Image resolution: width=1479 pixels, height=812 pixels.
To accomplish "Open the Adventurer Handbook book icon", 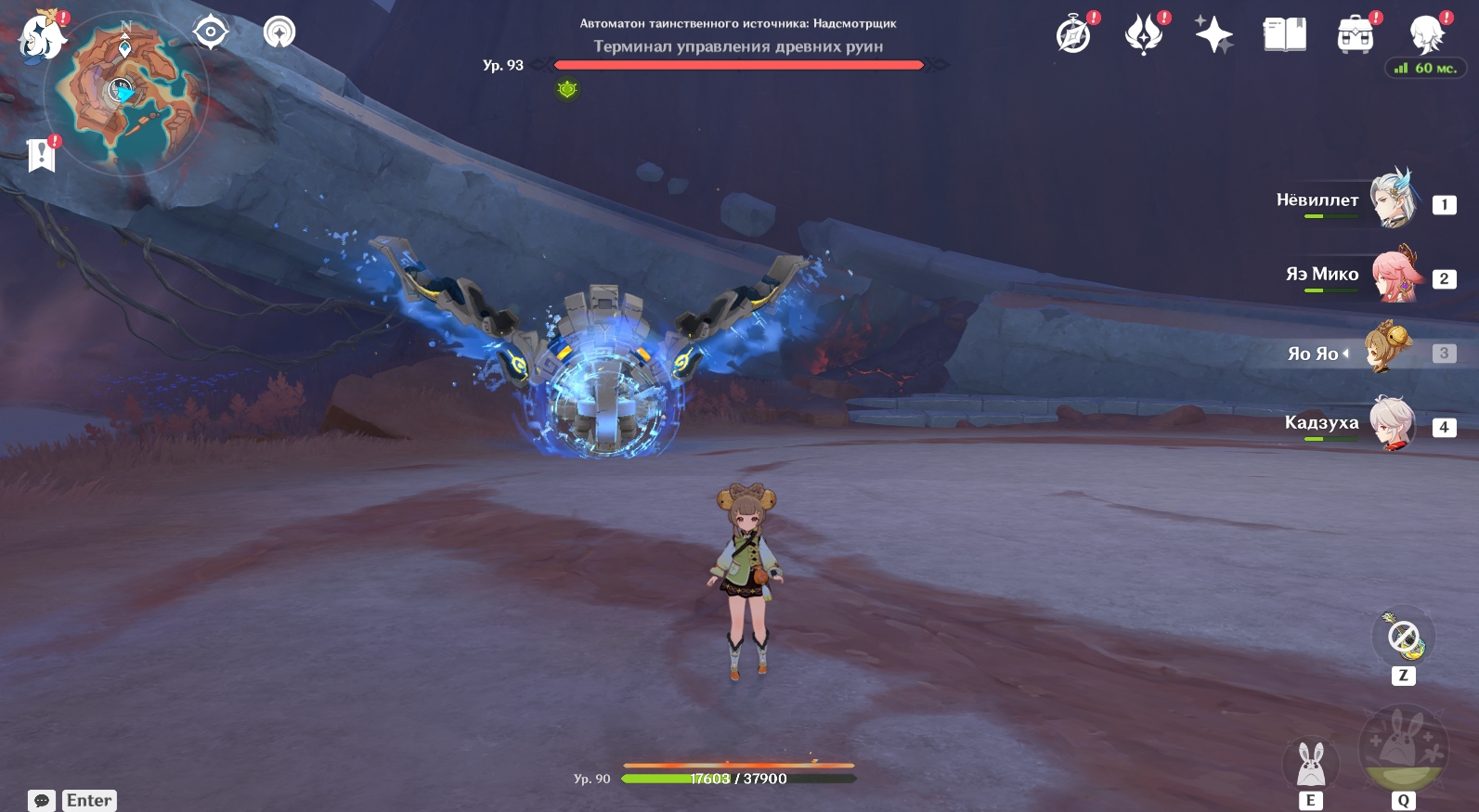I will (1285, 35).
